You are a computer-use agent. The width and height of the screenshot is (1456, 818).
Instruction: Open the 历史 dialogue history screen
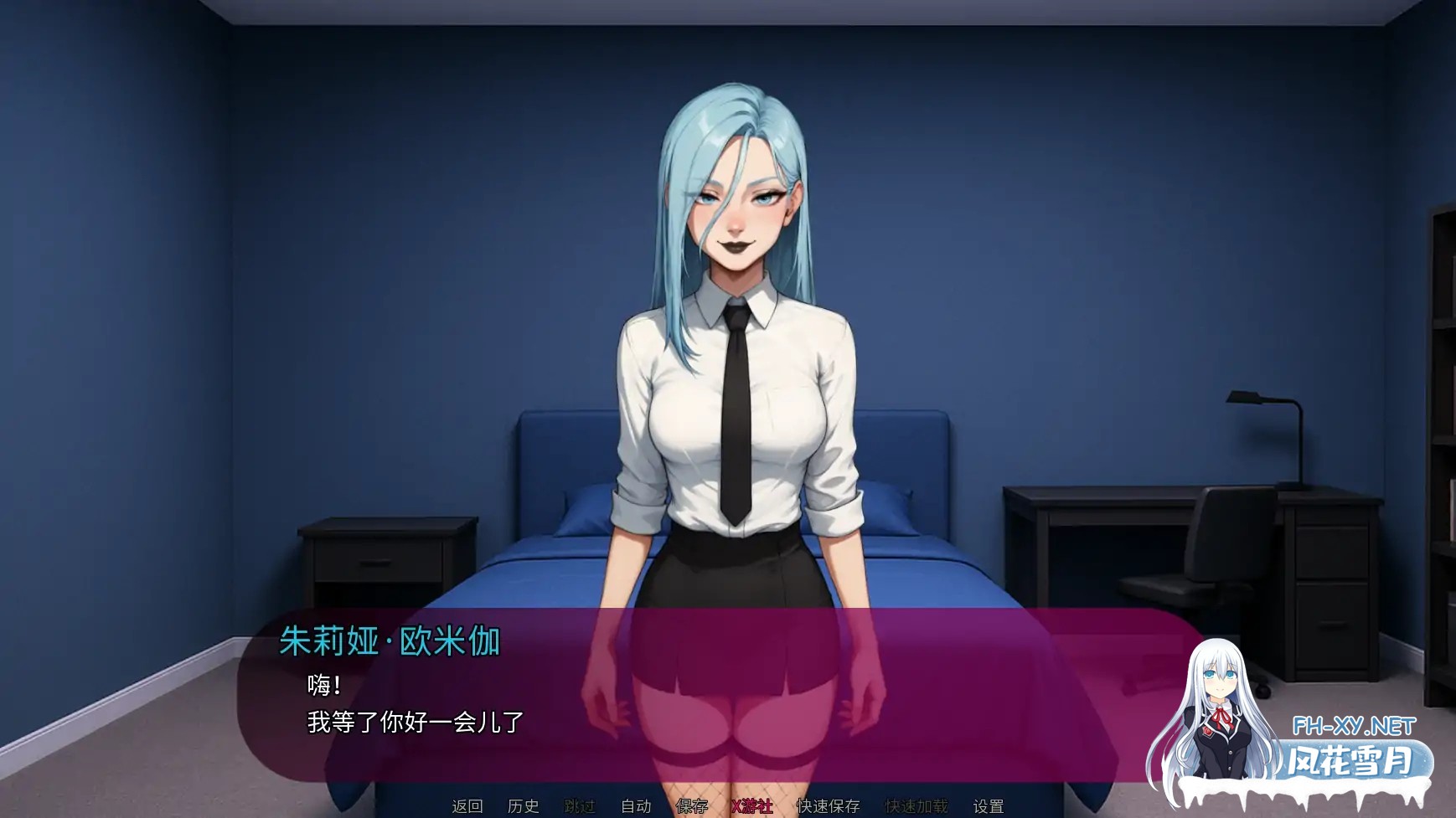pyautogui.click(x=524, y=806)
